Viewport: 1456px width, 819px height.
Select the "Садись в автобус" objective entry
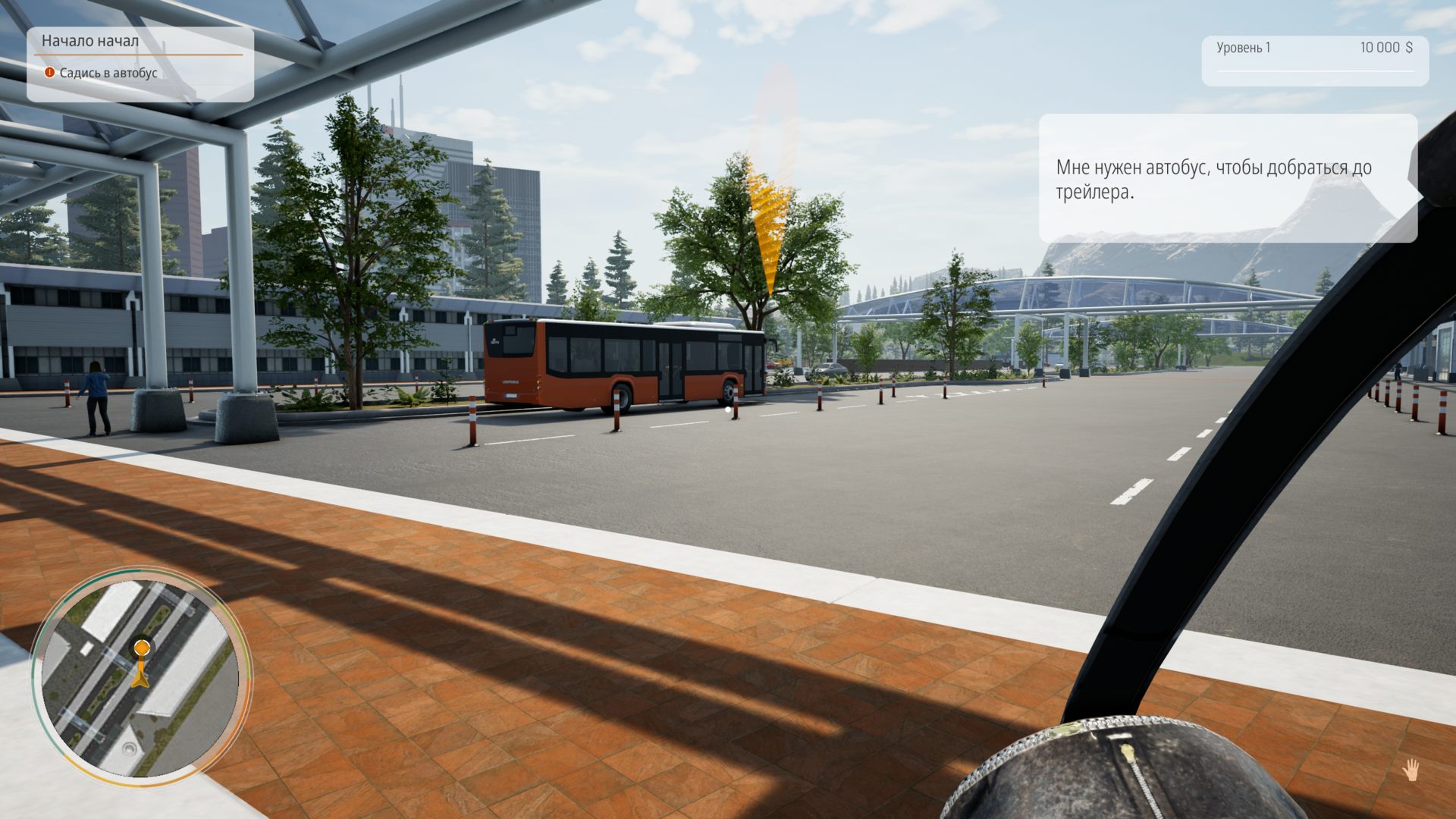108,73
